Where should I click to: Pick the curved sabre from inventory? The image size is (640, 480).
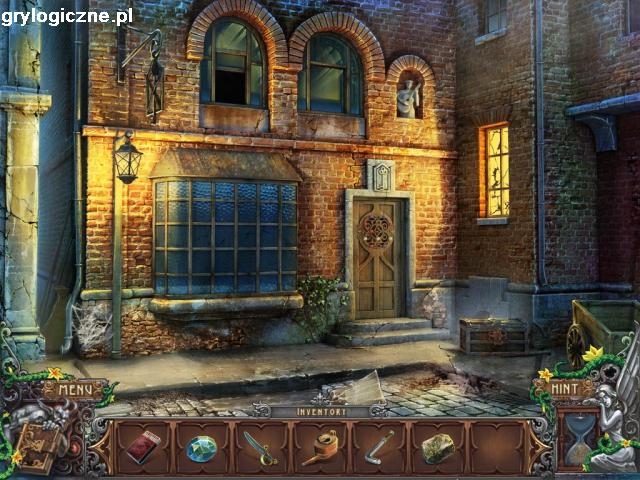(260, 447)
